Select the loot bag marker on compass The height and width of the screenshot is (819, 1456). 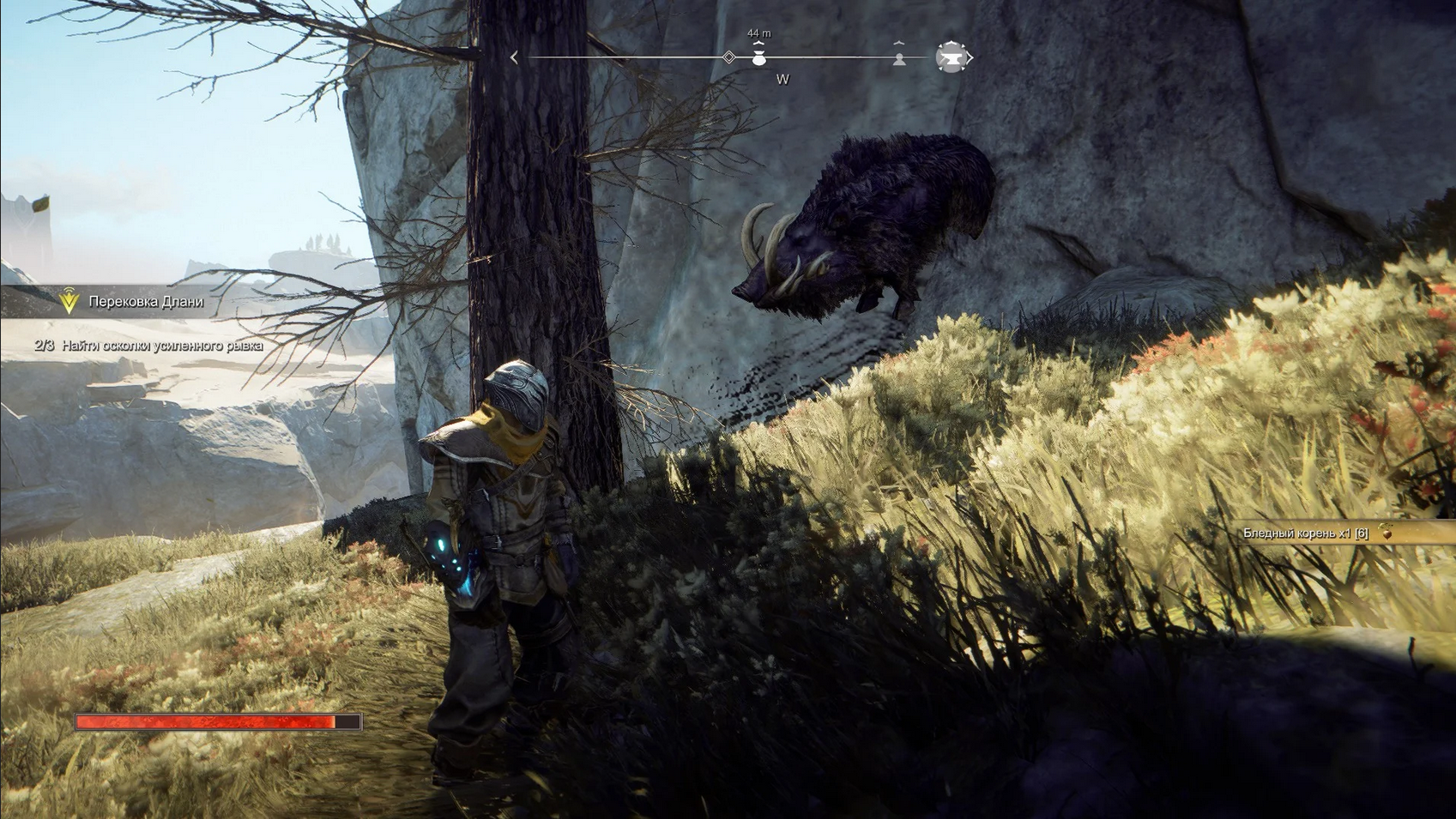(x=758, y=58)
